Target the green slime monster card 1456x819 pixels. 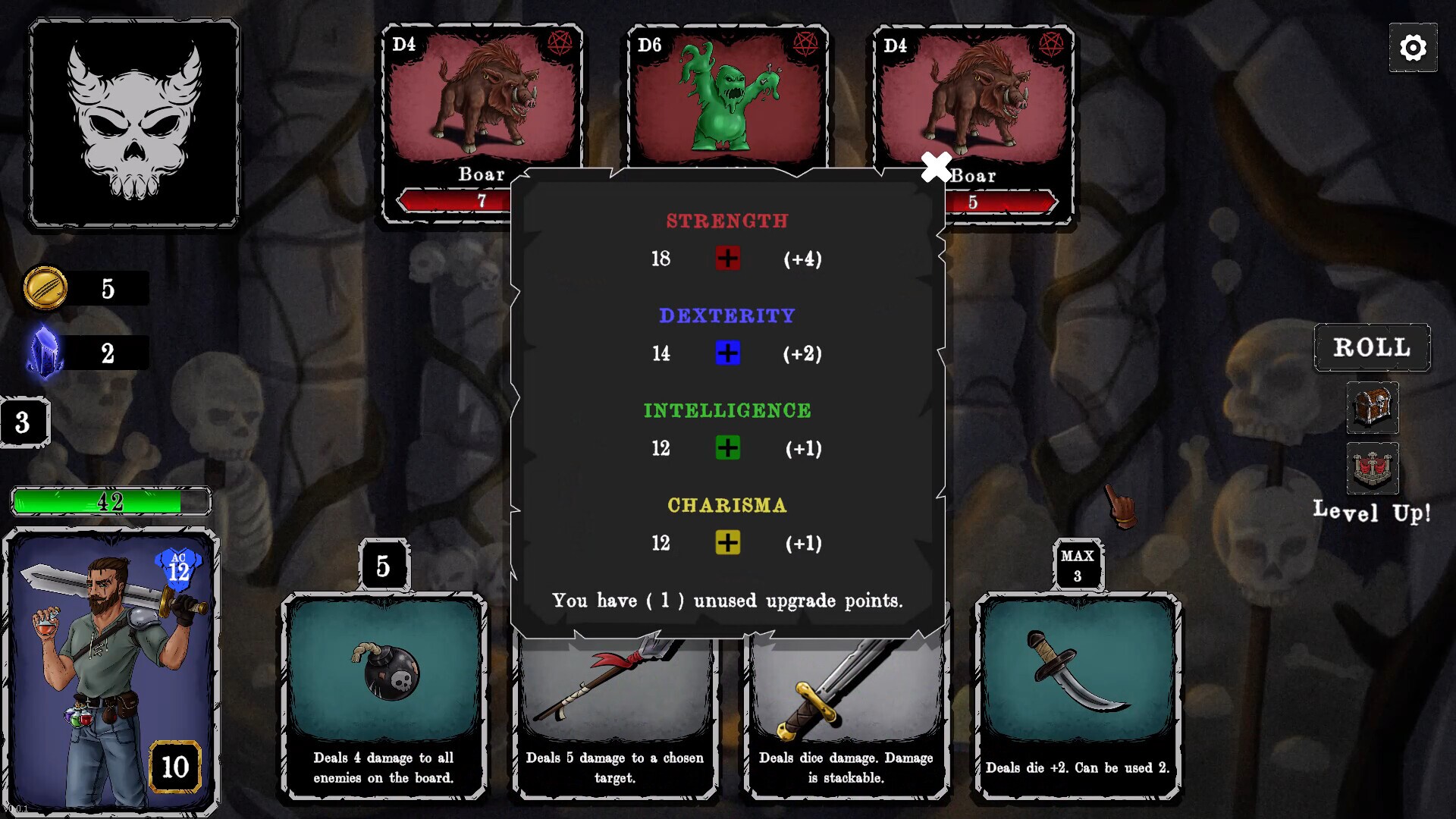coord(727,99)
